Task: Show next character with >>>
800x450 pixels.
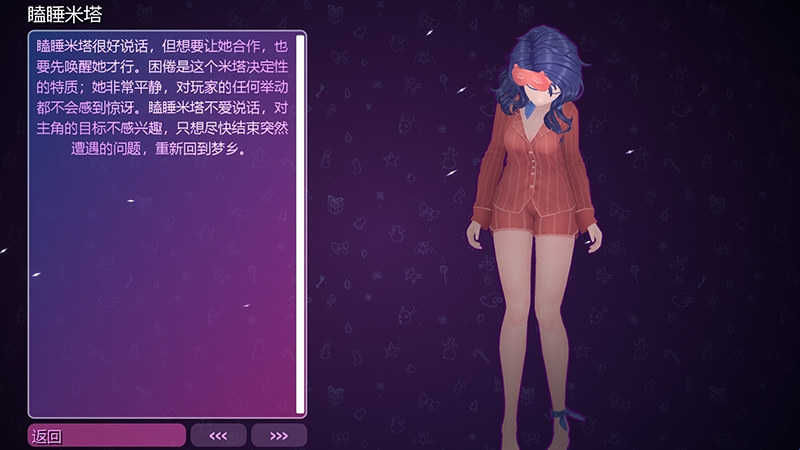Action: click(x=279, y=435)
